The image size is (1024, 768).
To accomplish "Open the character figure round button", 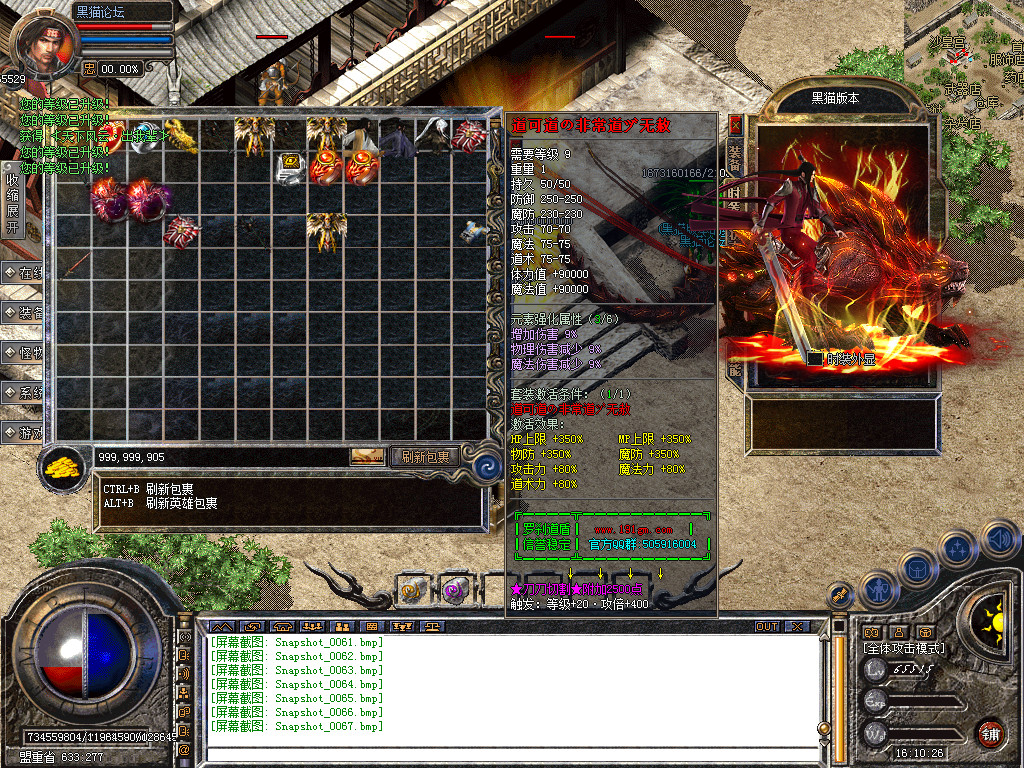I will click(877, 589).
